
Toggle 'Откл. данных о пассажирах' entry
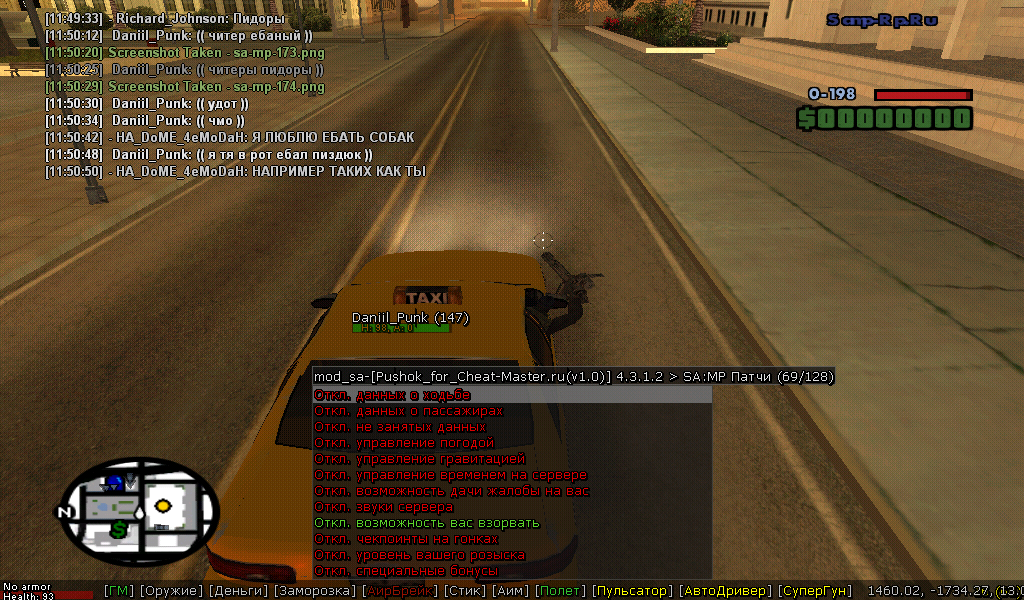click(x=408, y=411)
